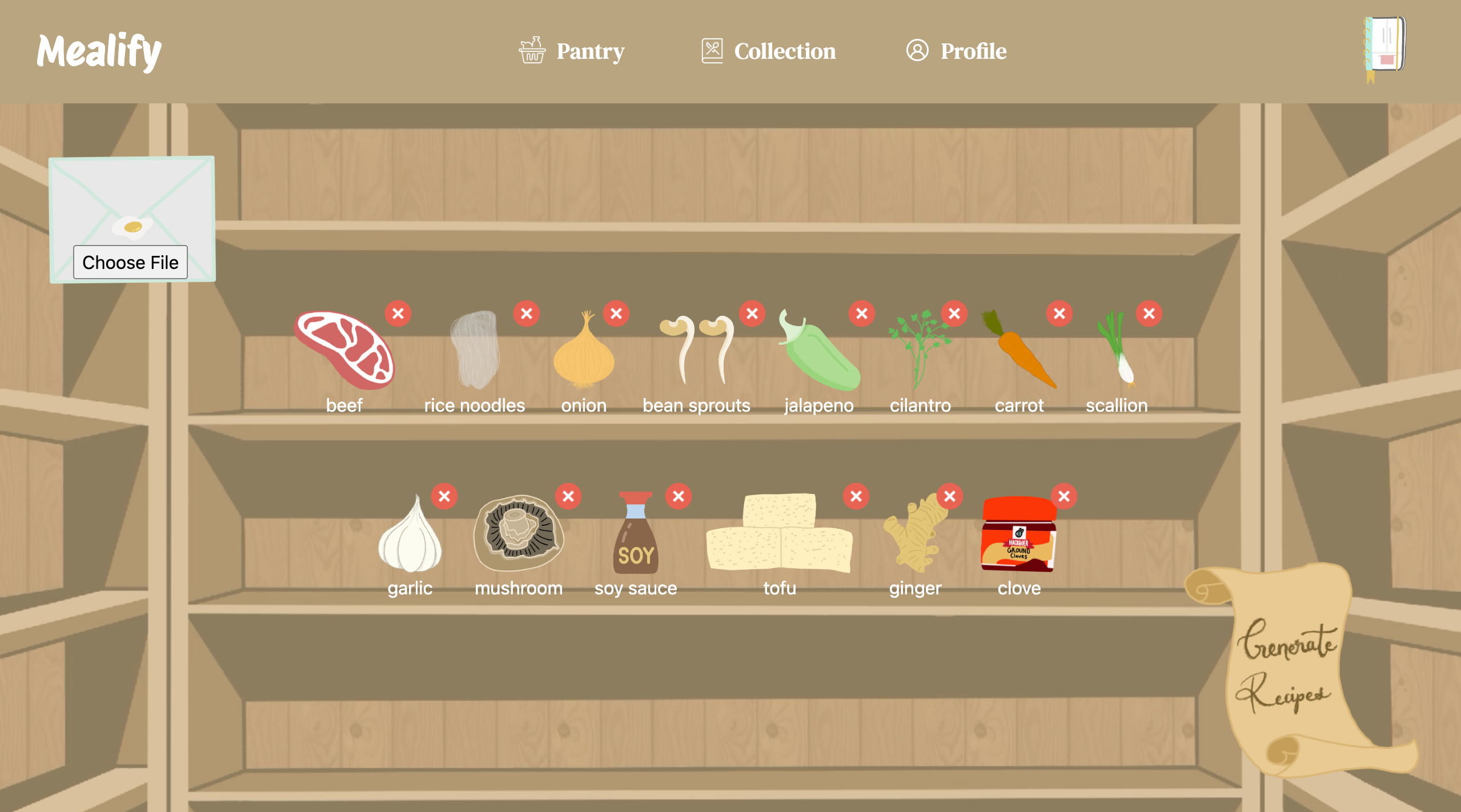Delete the rice noodles ingredient
Screen dimensions: 1461x812
point(527,313)
